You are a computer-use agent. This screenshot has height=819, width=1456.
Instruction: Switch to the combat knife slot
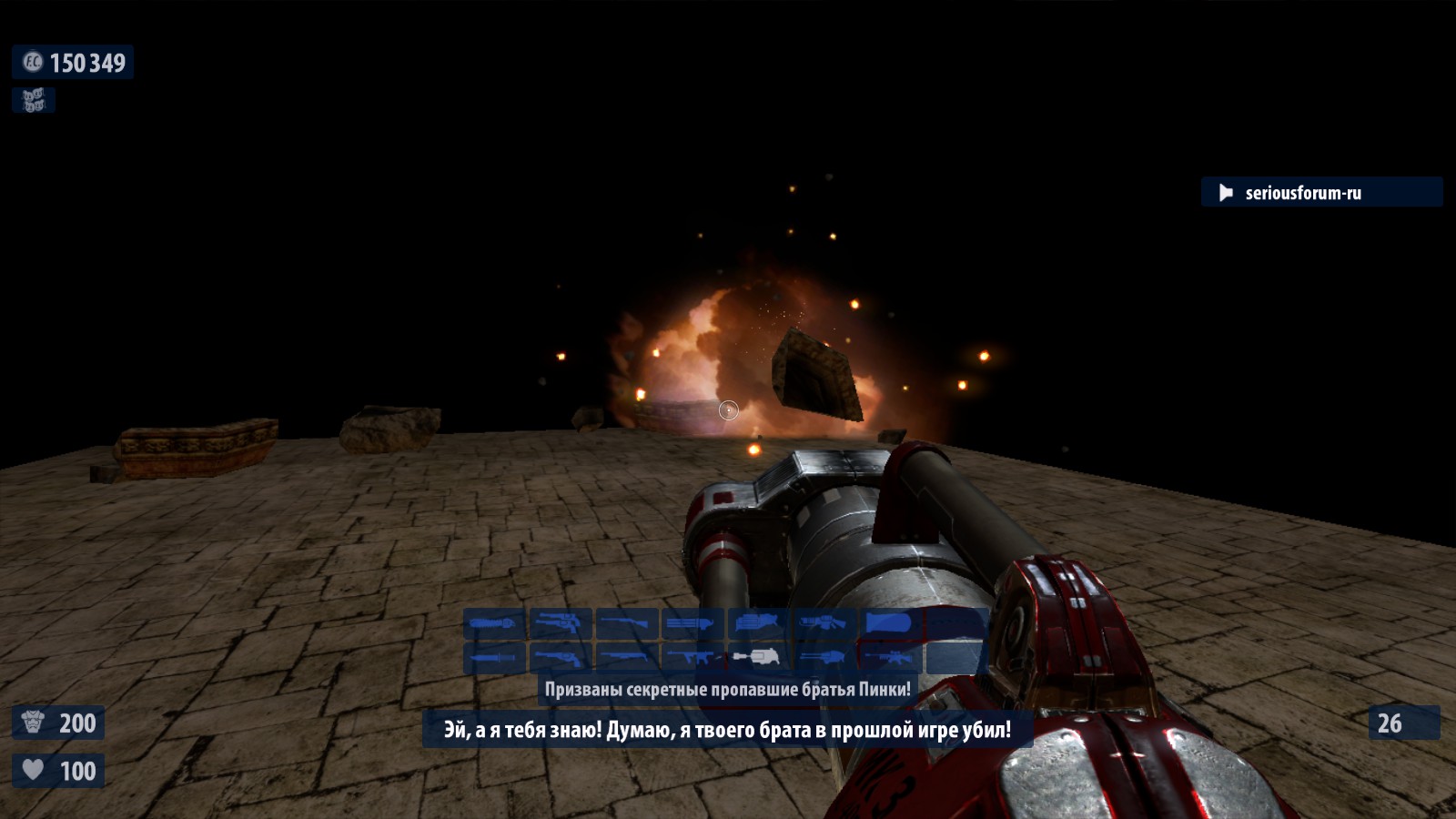tap(495, 657)
